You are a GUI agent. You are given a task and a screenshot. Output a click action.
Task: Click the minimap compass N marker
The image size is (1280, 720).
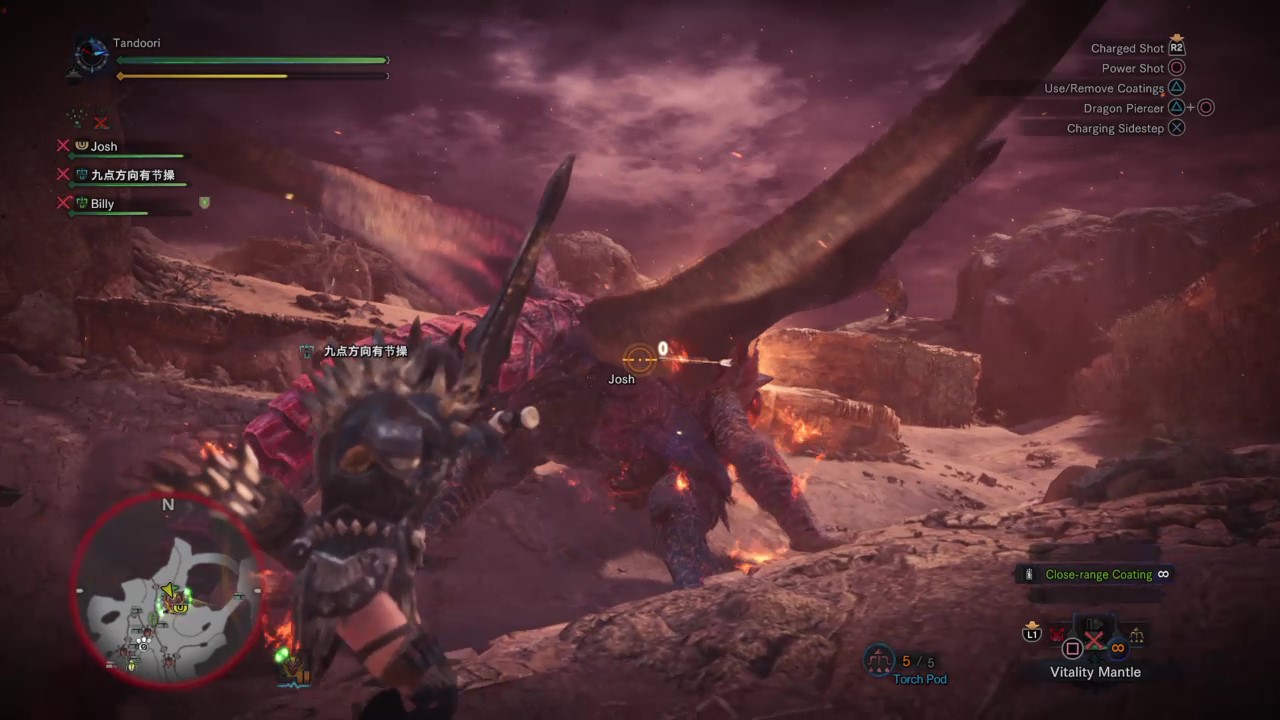168,505
